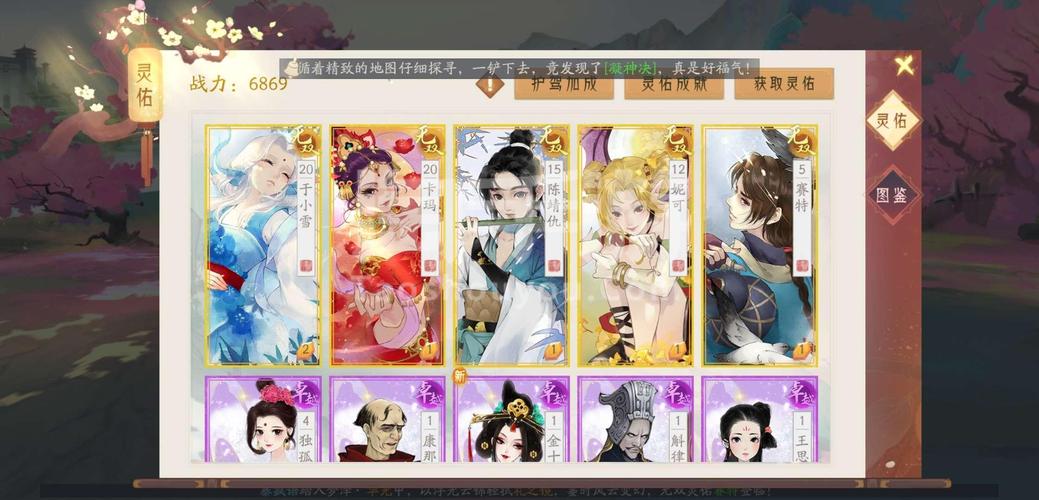Open the 获取灵佑 button
This screenshot has height=500, width=1039.
784,84
